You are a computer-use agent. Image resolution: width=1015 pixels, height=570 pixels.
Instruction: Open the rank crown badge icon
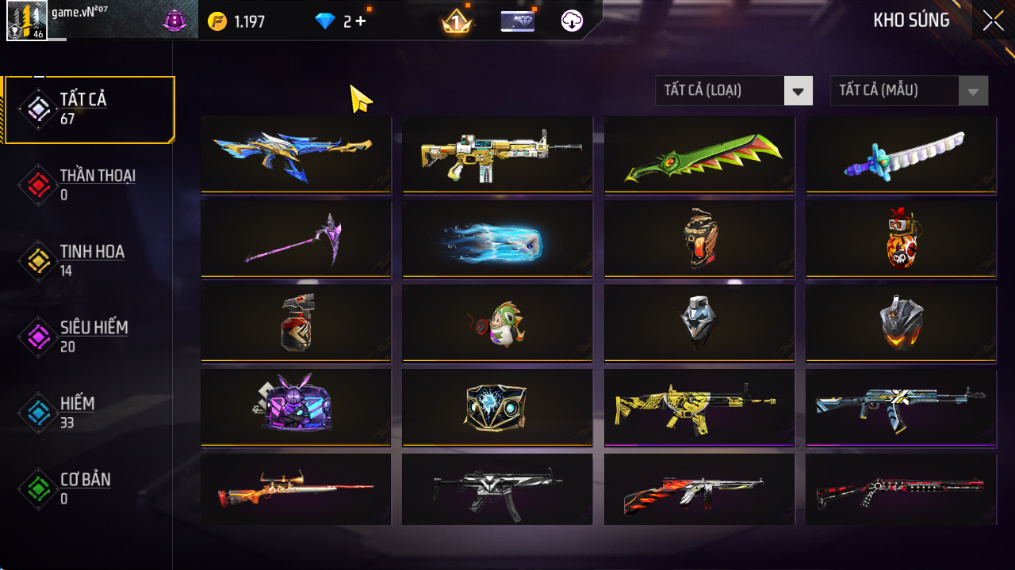457,21
